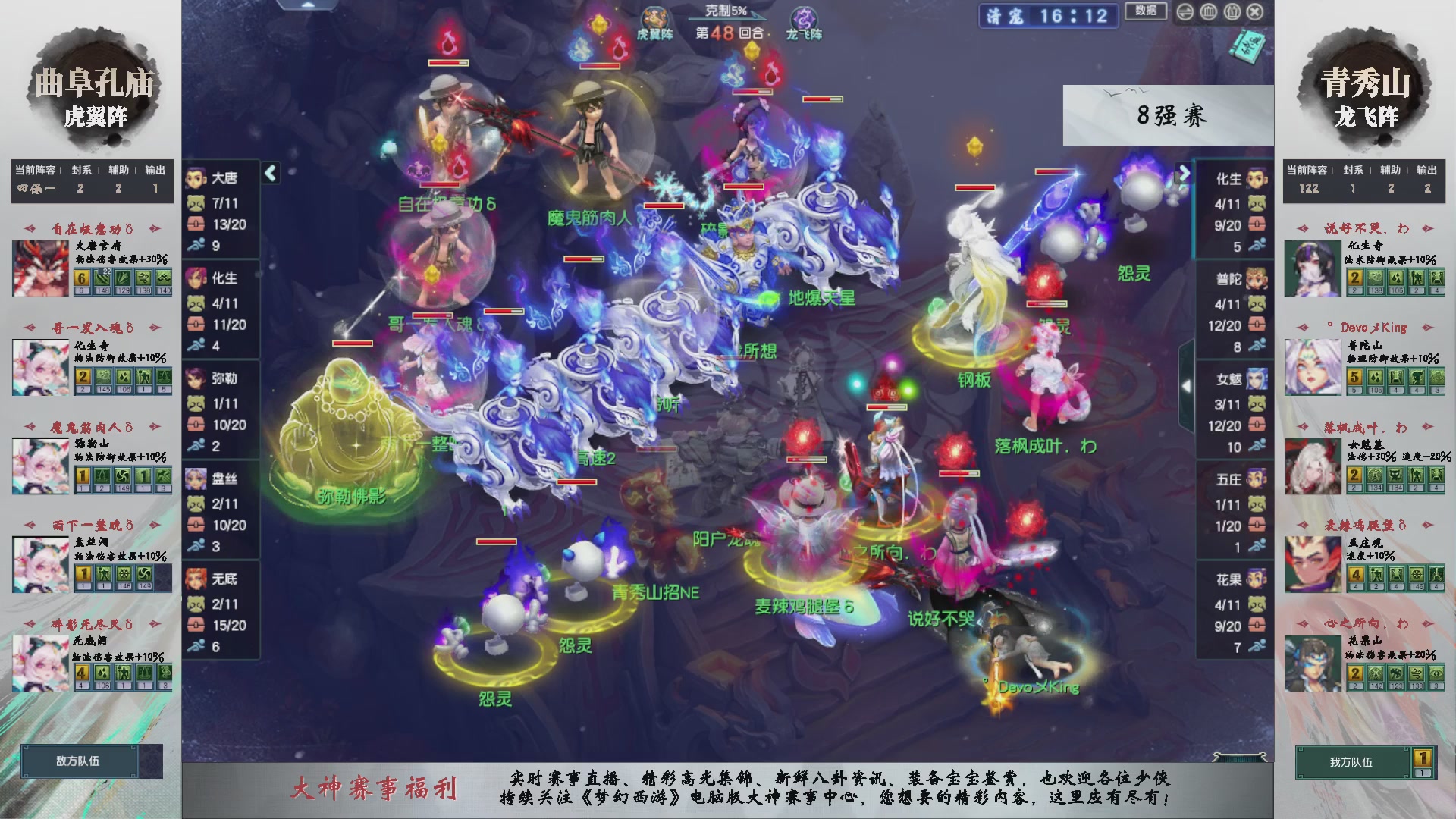Expand the mid-right battlefield chevron arrow
The image size is (1456, 819).
coord(1187,387)
